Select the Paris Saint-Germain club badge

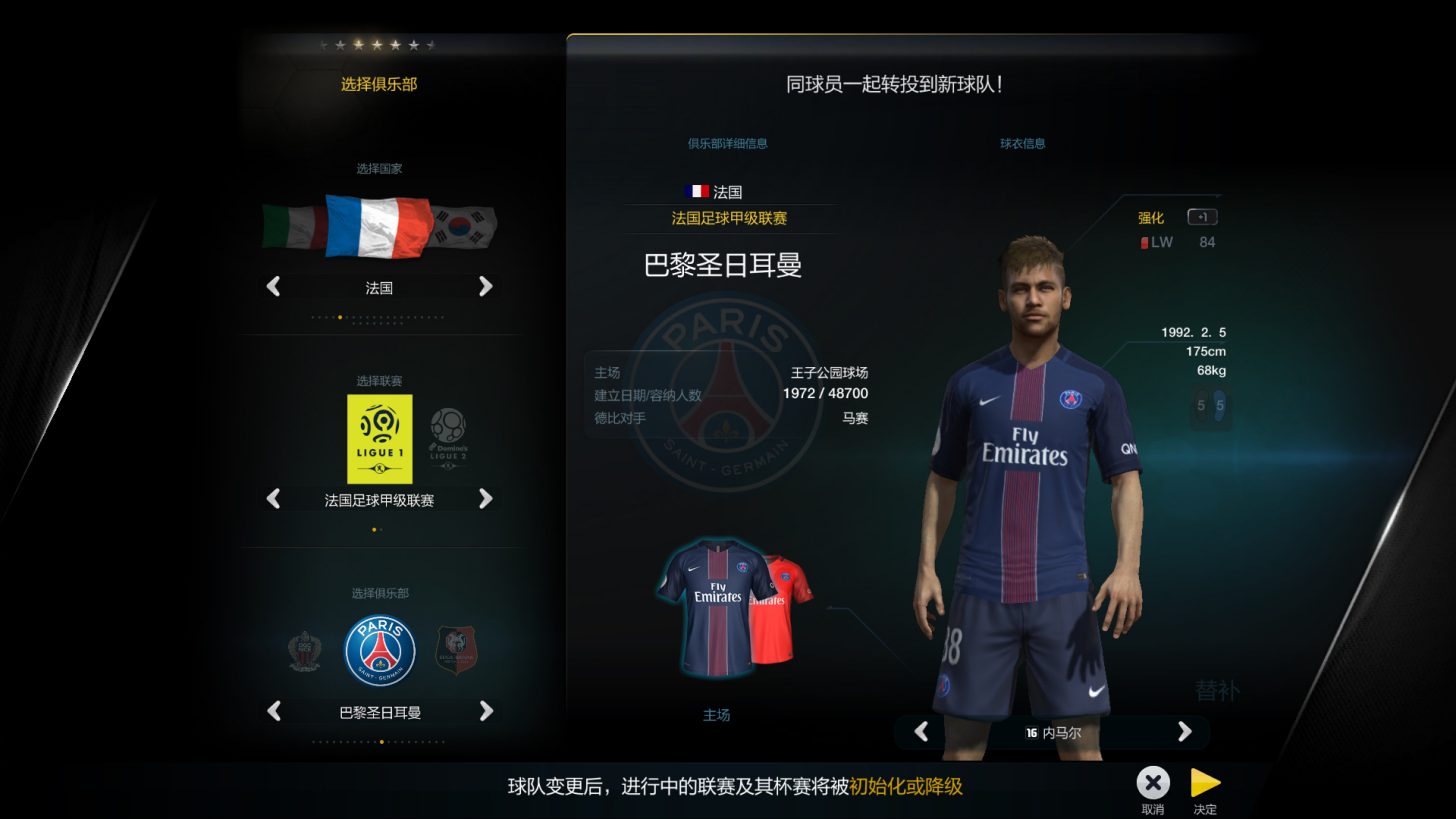click(x=380, y=651)
